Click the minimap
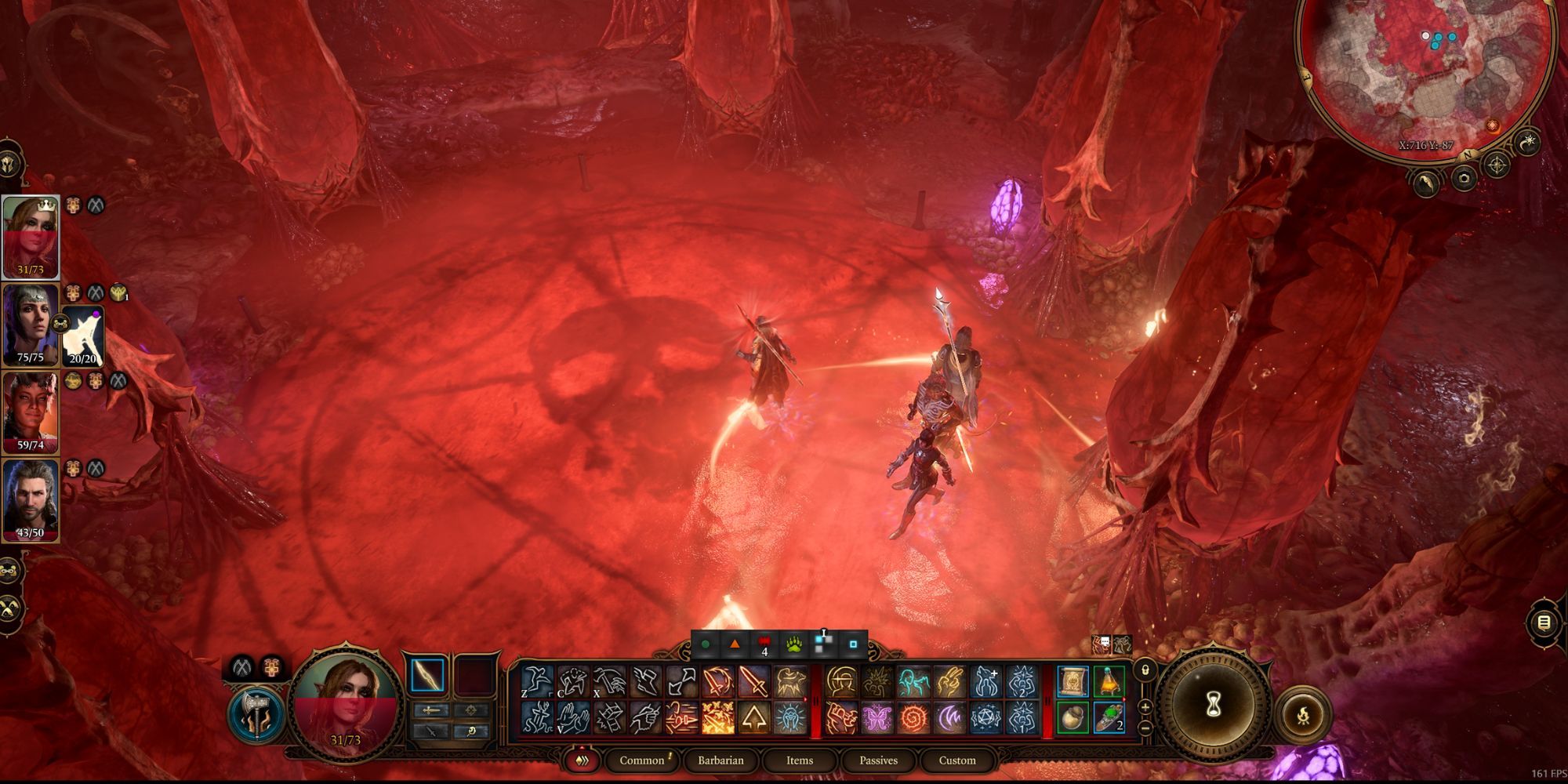This screenshot has width=1568, height=784. 1425,71
